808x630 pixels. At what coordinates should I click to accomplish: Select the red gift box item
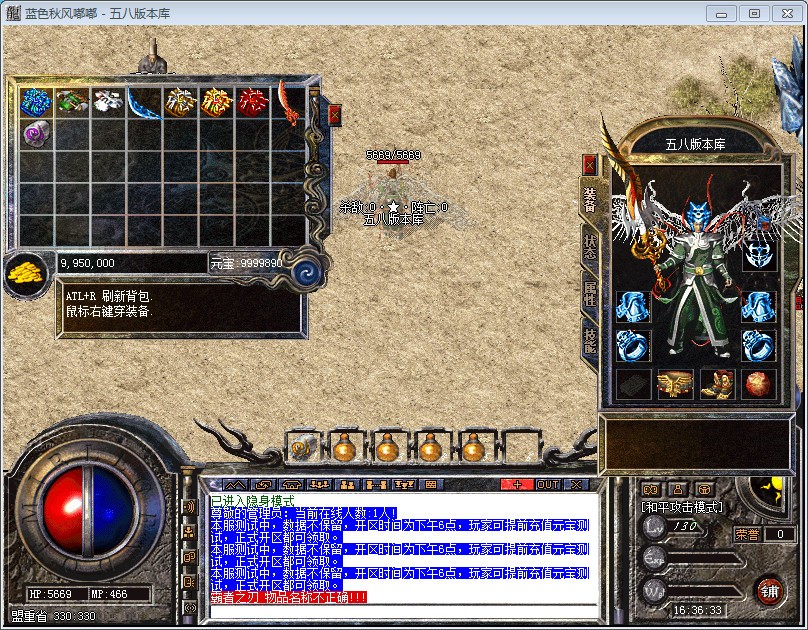pyautogui.click(x=253, y=102)
